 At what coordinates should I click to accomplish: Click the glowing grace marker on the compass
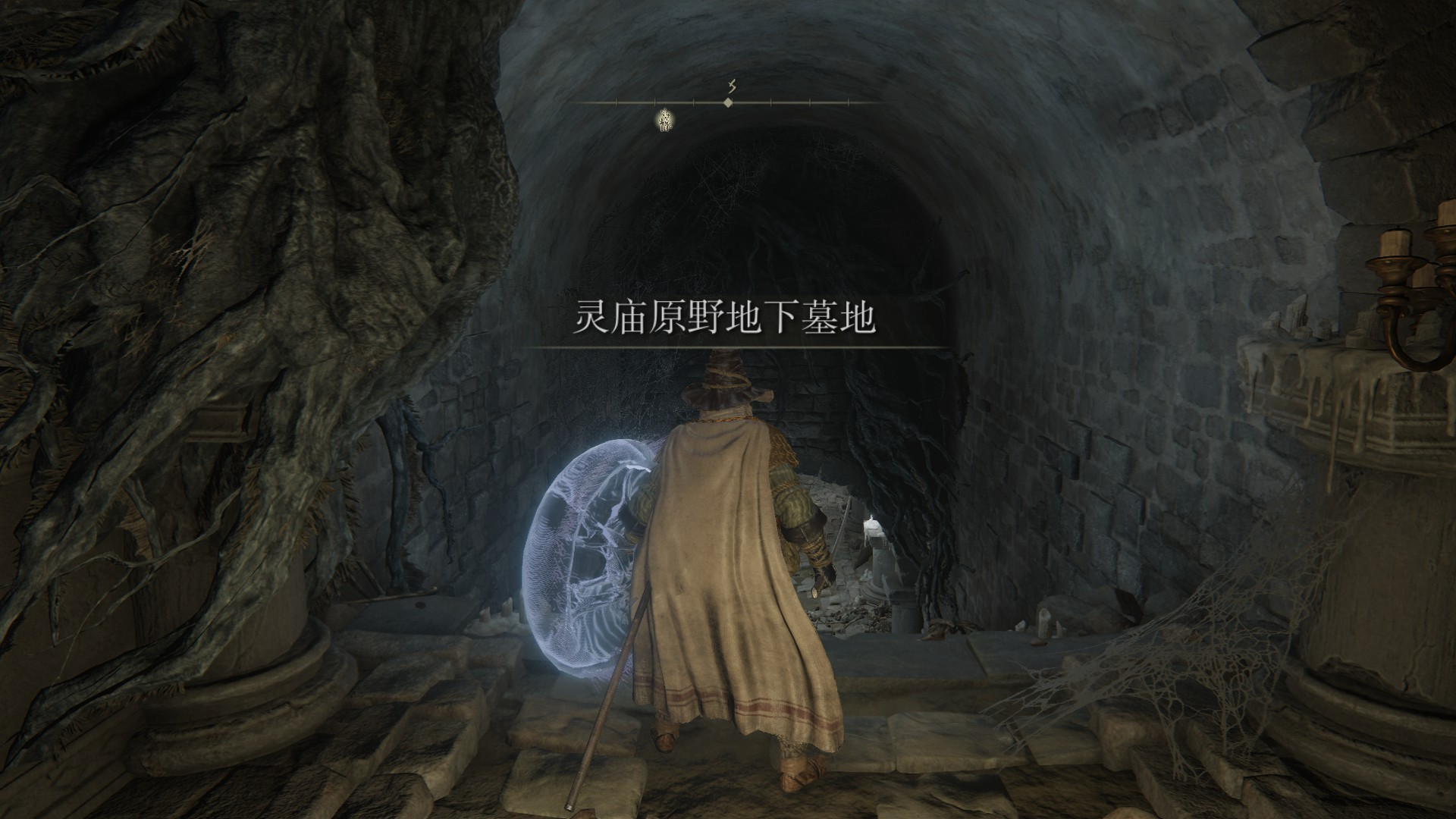666,118
